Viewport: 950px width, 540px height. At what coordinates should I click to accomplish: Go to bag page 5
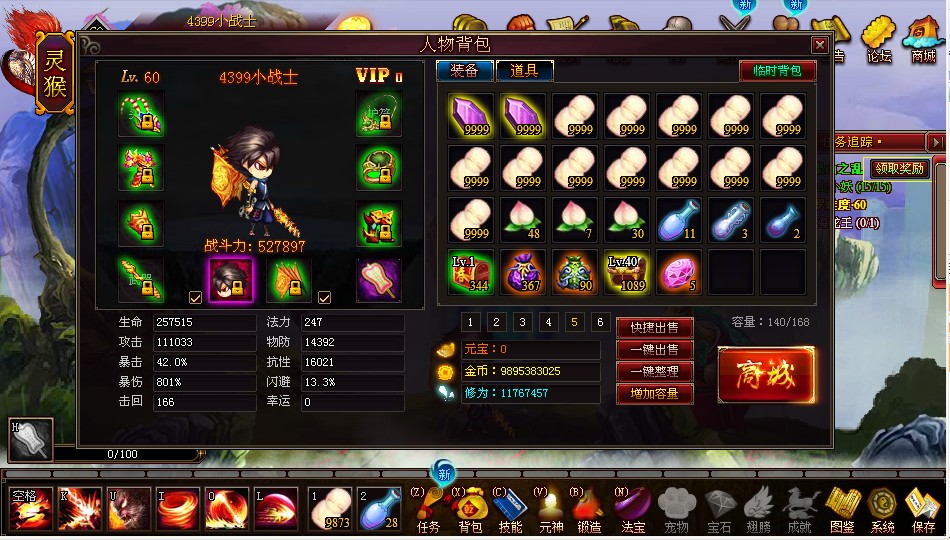point(574,322)
